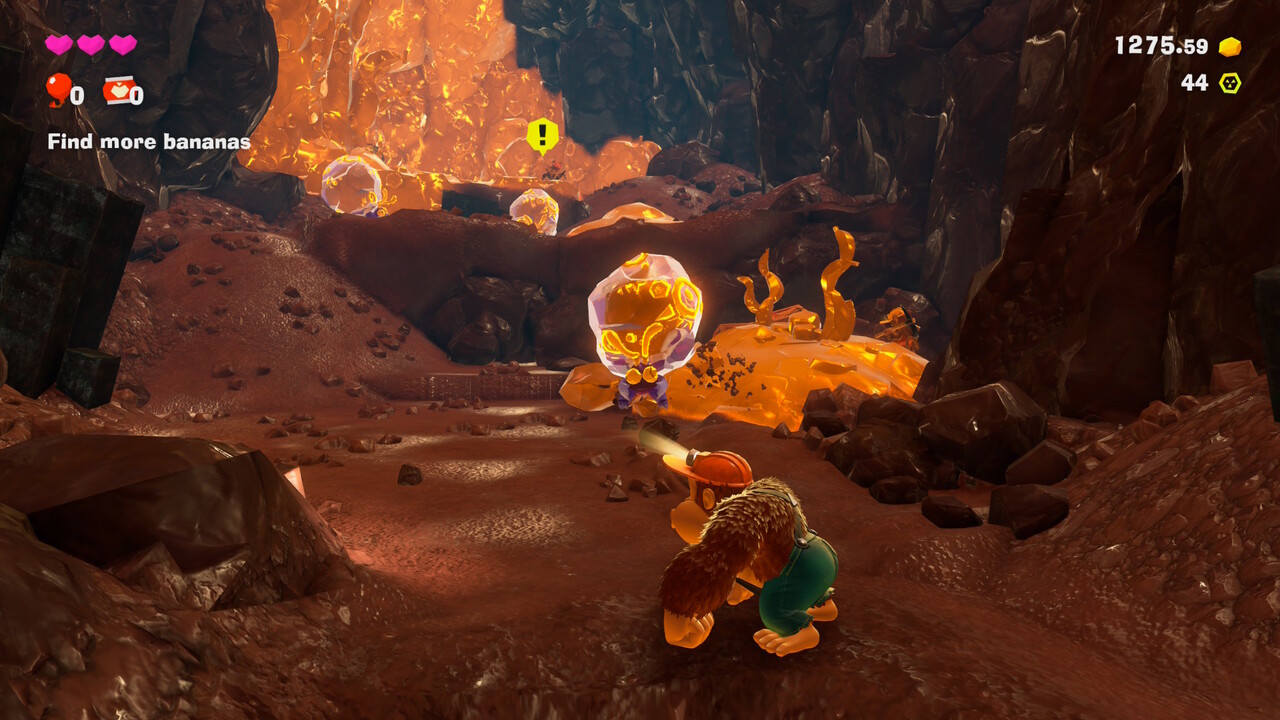Select the red juice can item icon
Image resolution: width=1280 pixels, height=720 pixels.
pyautogui.click(x=118, y=91)
